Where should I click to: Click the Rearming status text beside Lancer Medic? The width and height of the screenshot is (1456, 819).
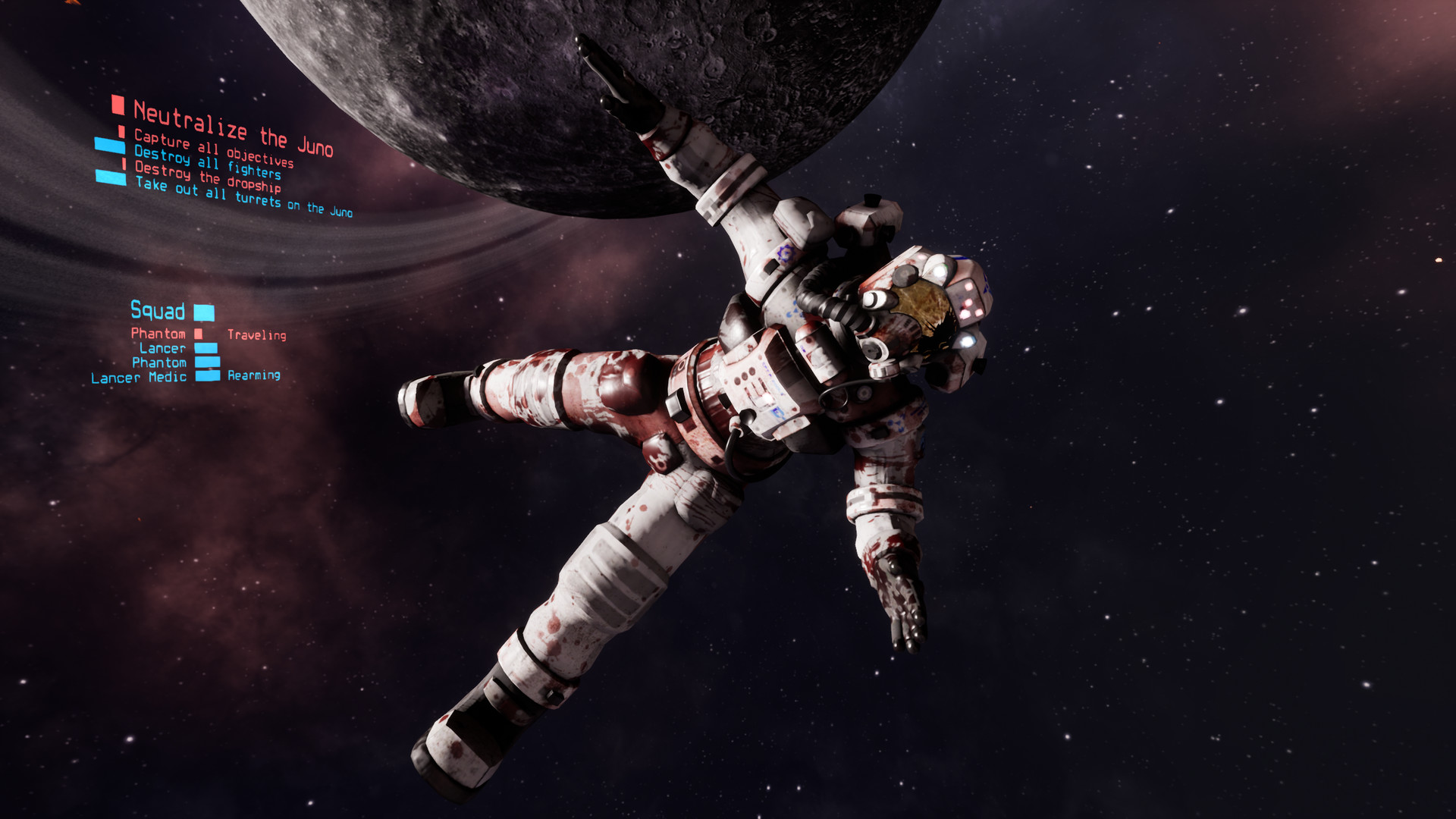click(x=253, y=376)
